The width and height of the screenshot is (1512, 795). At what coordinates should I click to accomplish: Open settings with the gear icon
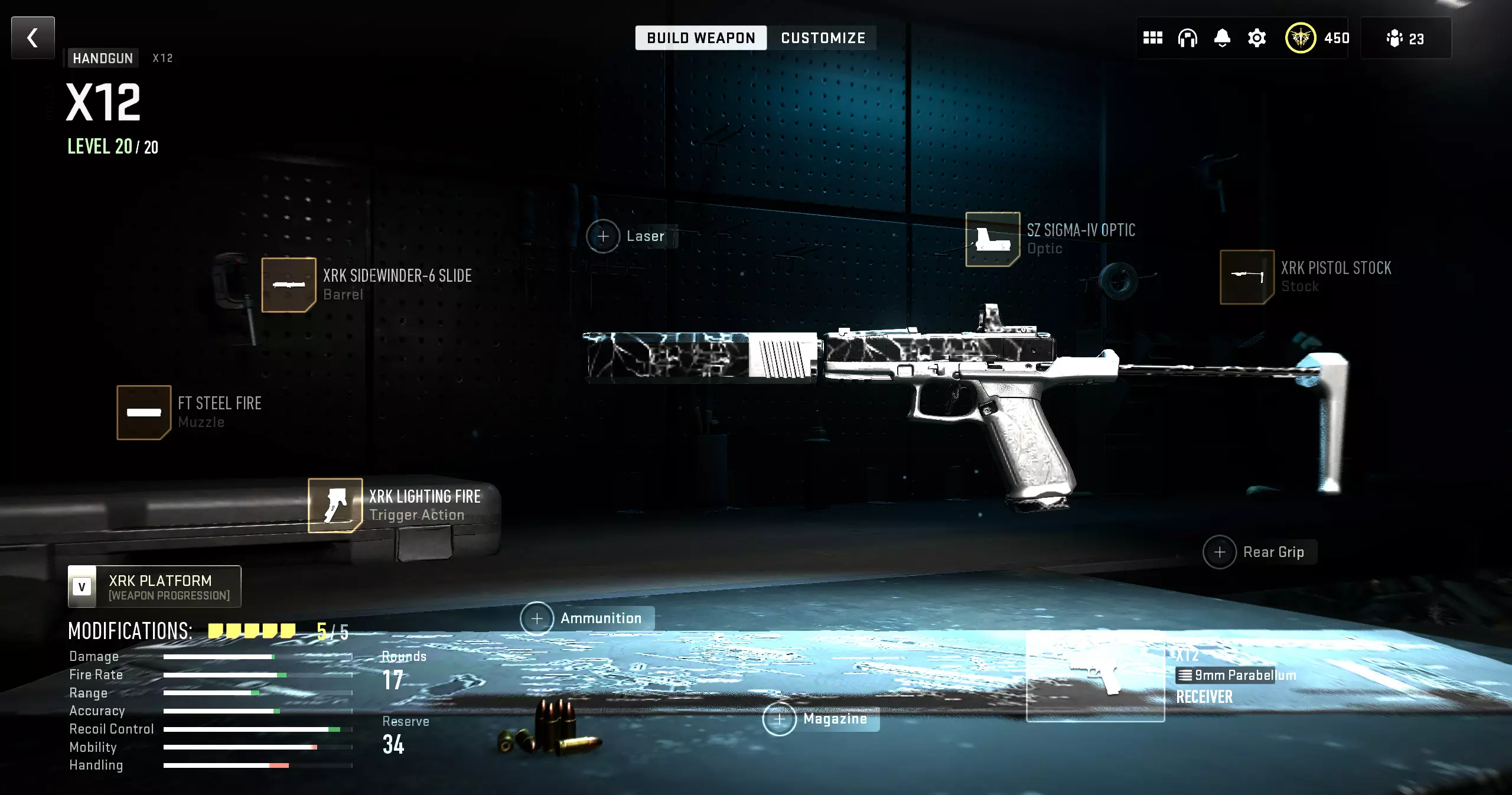click(1257, 38)
